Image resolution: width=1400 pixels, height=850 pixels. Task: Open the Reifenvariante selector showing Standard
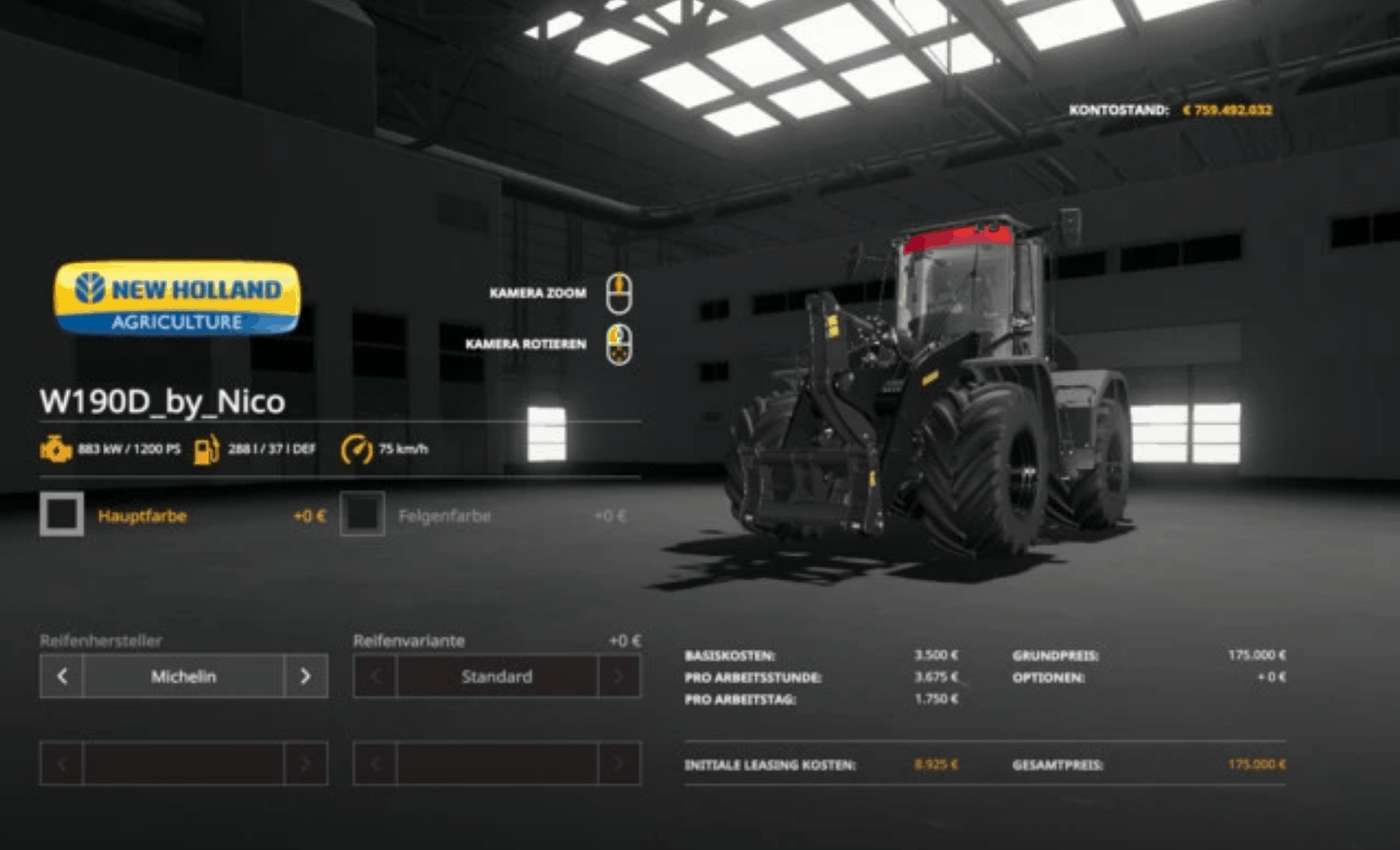point(498,676)
